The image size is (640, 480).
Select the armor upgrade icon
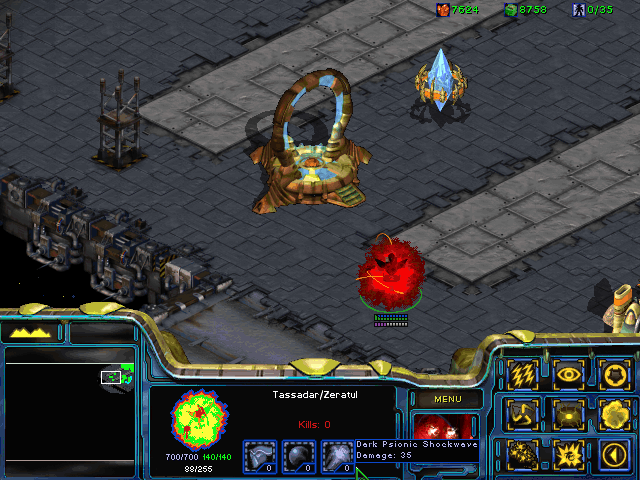260,457
